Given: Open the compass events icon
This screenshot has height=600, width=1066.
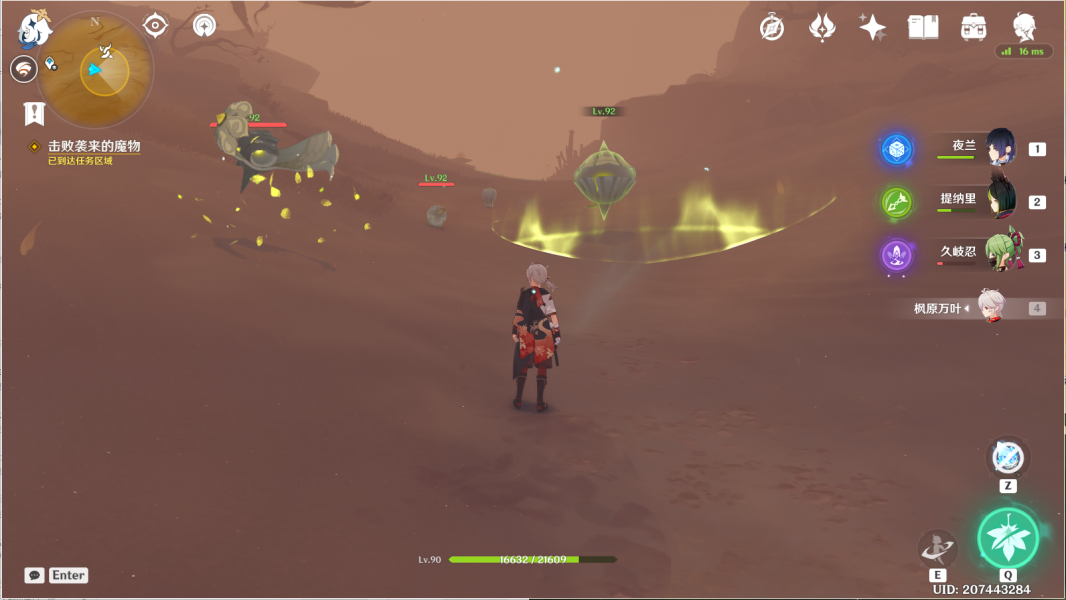Looking at the screenshot, I should (x=772, y=27).
